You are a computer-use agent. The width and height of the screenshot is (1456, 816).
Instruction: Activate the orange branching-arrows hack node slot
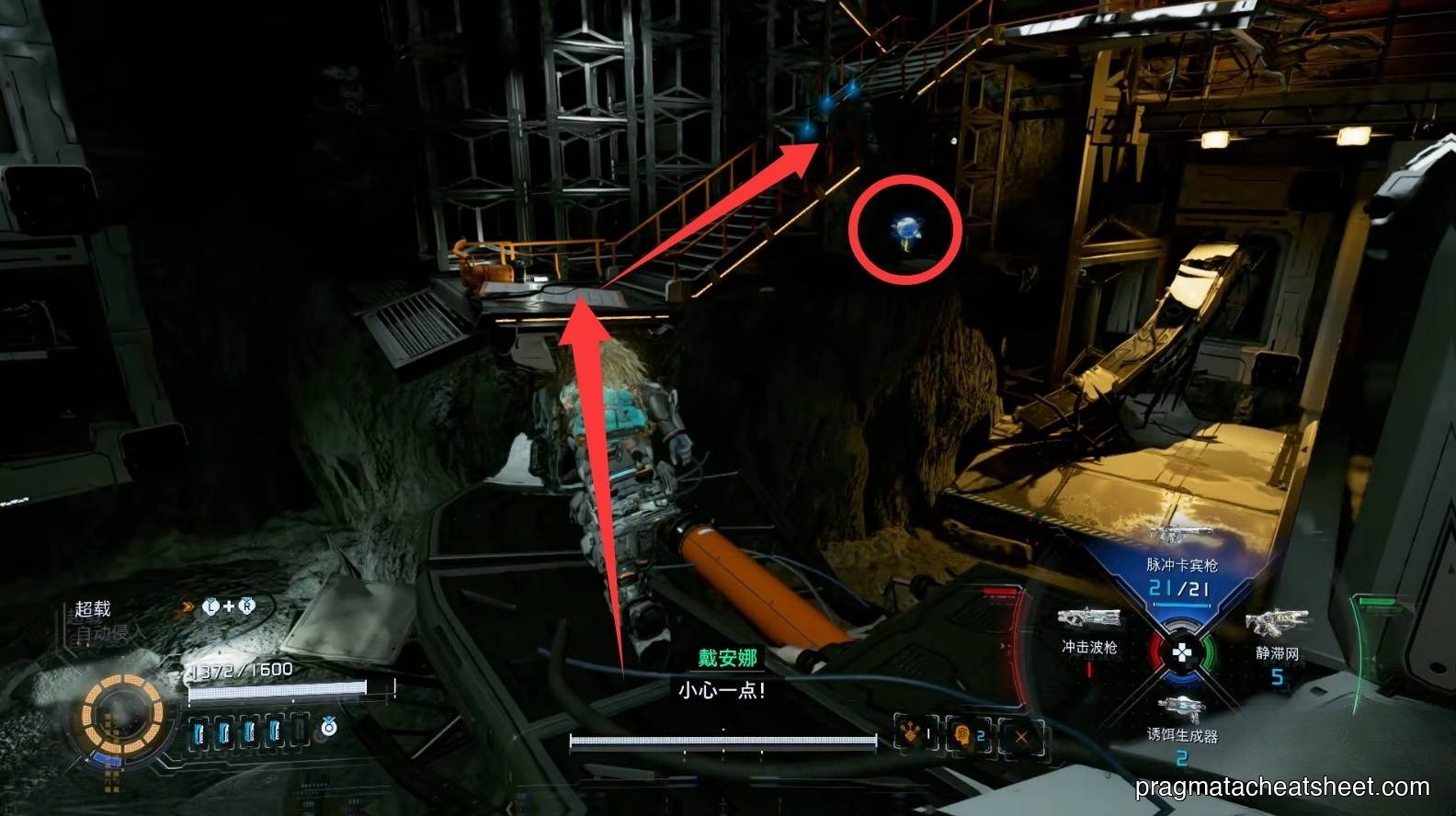point(916,734)
